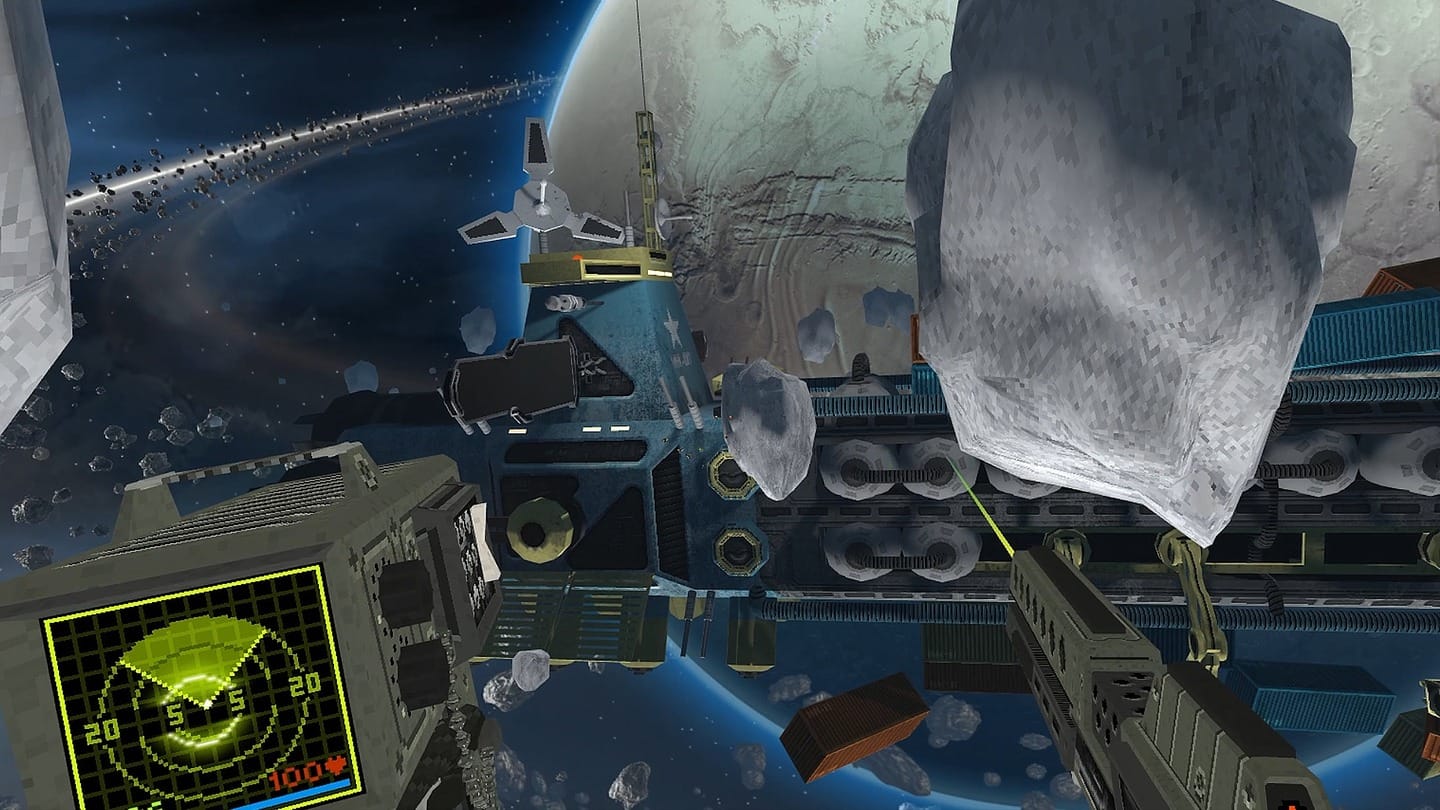Toggle the red light atop the station mast
Image resolution: width=1440 pixels, height=810 pixels.
tap(576, 256)
